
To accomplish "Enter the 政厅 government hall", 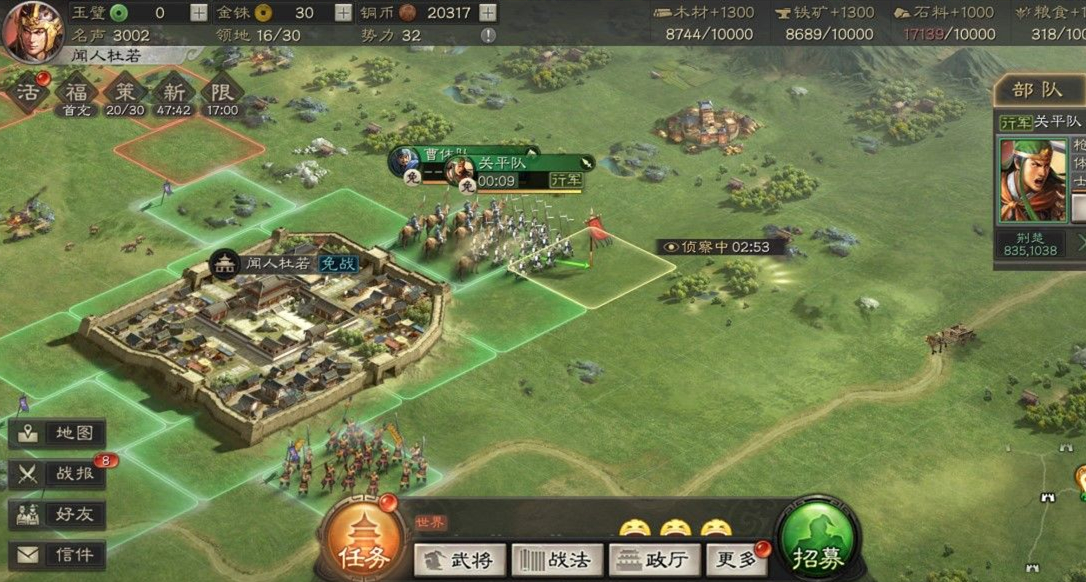I will pos(653,559).
